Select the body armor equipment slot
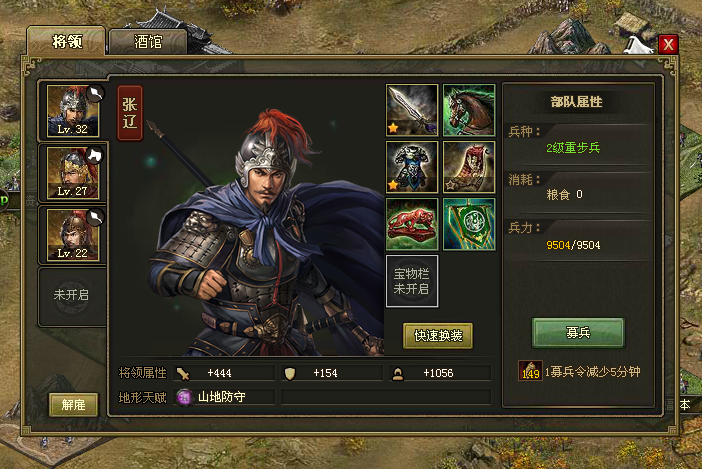The width and height of the screenshot is (702, 469). point(412,166)
